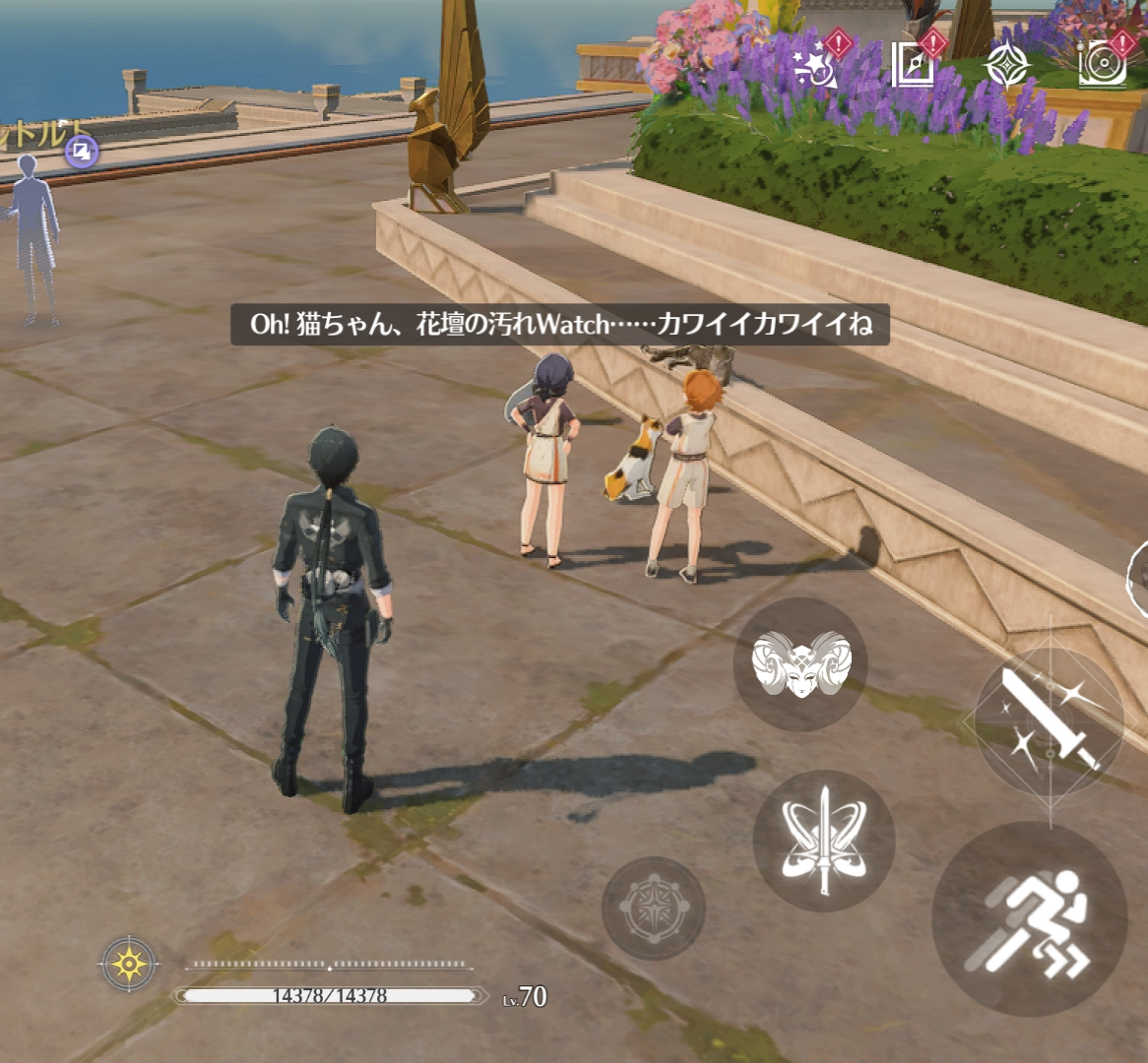This screenshot has height=1063, width=1148.
Task: Open the shooting stars events icon
Action: coord(816,65)
